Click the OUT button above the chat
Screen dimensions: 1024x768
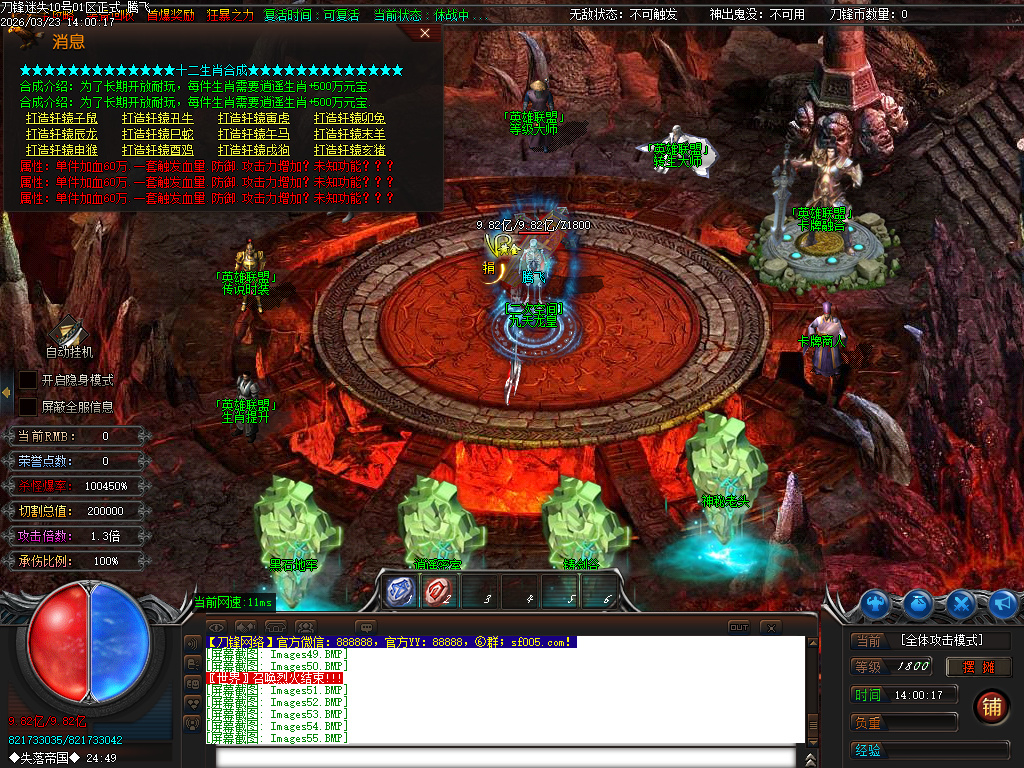[x=738, y=627]
